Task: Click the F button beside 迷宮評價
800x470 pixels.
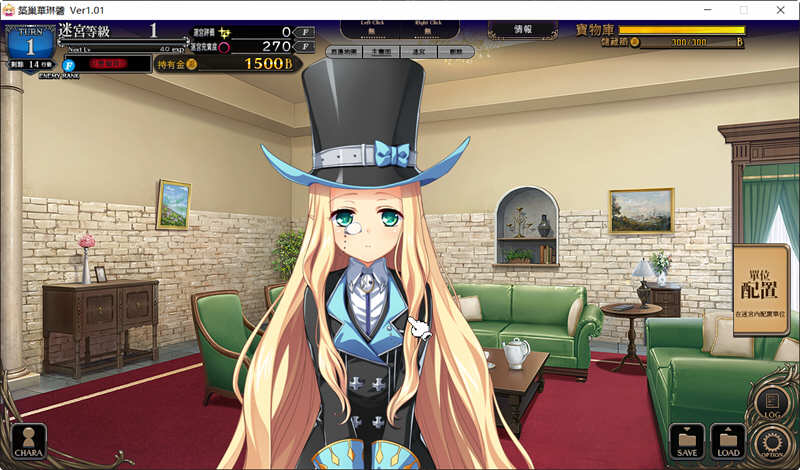Action: coord(305,32)
